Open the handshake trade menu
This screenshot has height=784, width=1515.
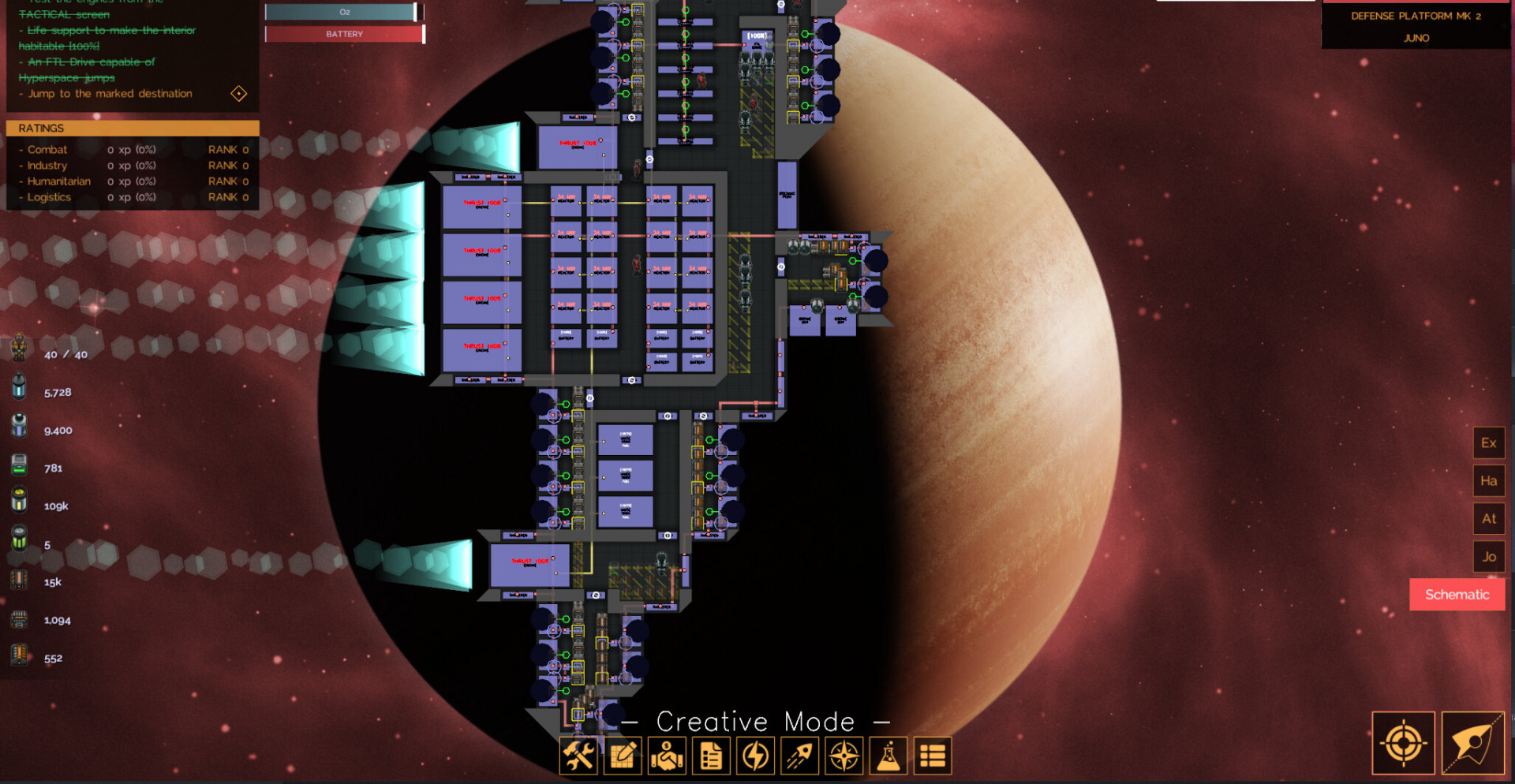[x=667, y=756]
